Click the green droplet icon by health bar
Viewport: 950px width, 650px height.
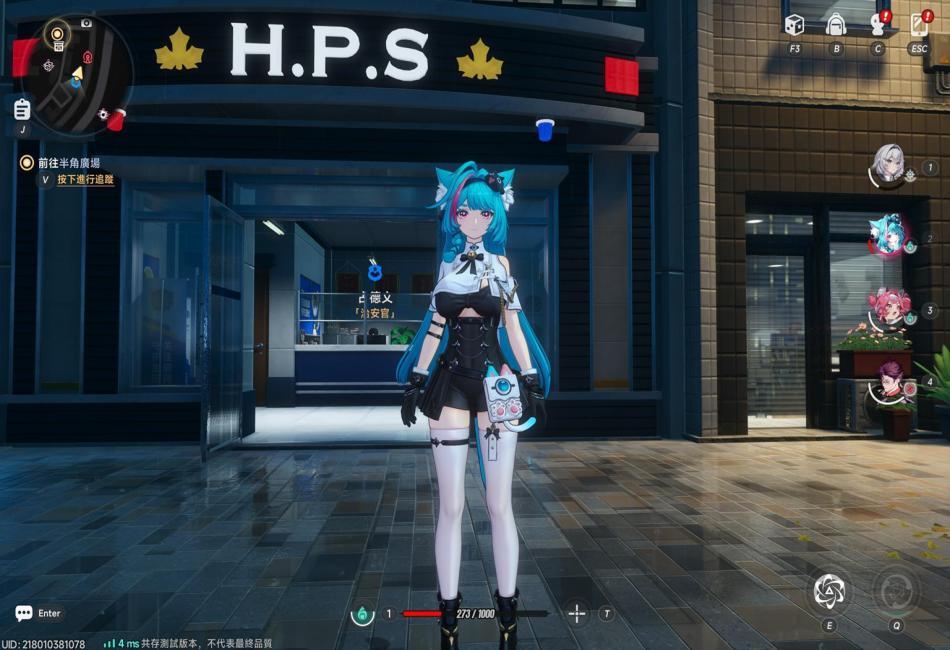[361, 613]
